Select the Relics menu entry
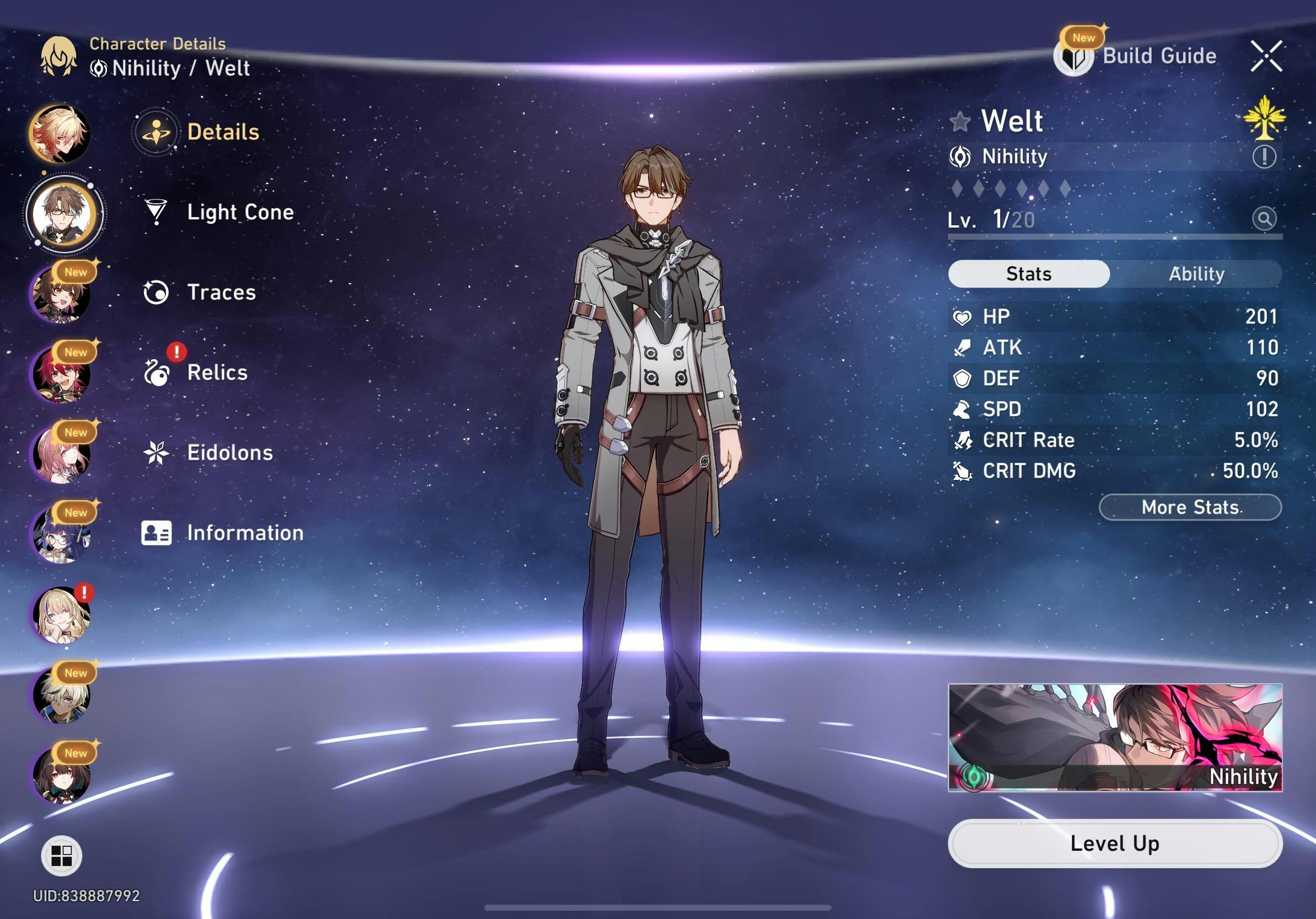The image size is (1316, 919). 217,373
